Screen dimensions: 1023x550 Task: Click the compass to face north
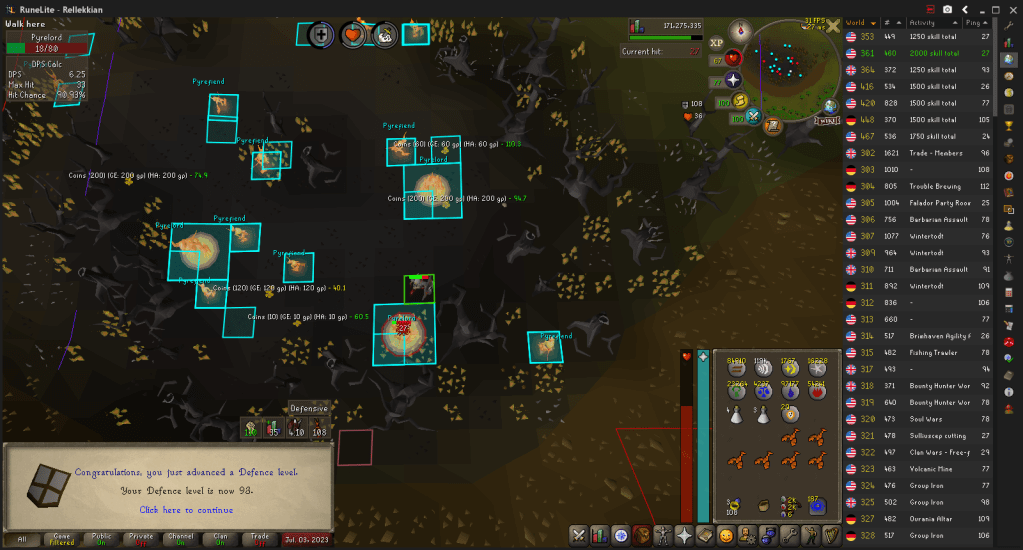click(741, 30)
